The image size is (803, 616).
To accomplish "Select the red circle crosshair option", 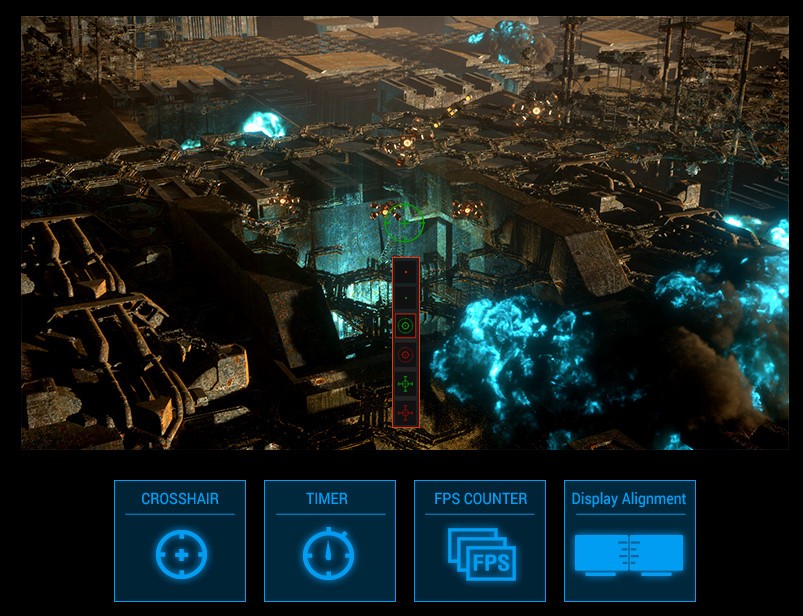I will pyautogui.click(x=406, y=354).
